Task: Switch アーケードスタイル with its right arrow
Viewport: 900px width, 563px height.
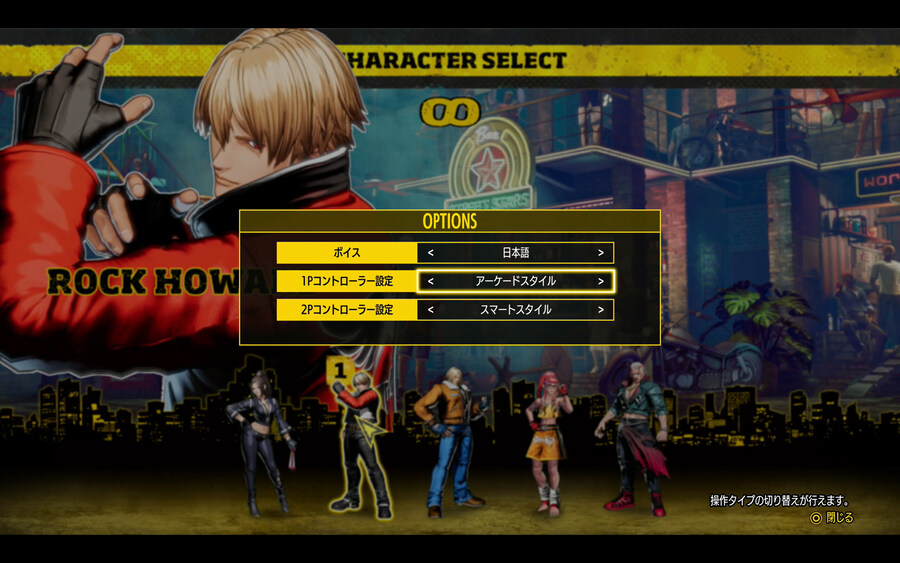Action: pos(600,281)
